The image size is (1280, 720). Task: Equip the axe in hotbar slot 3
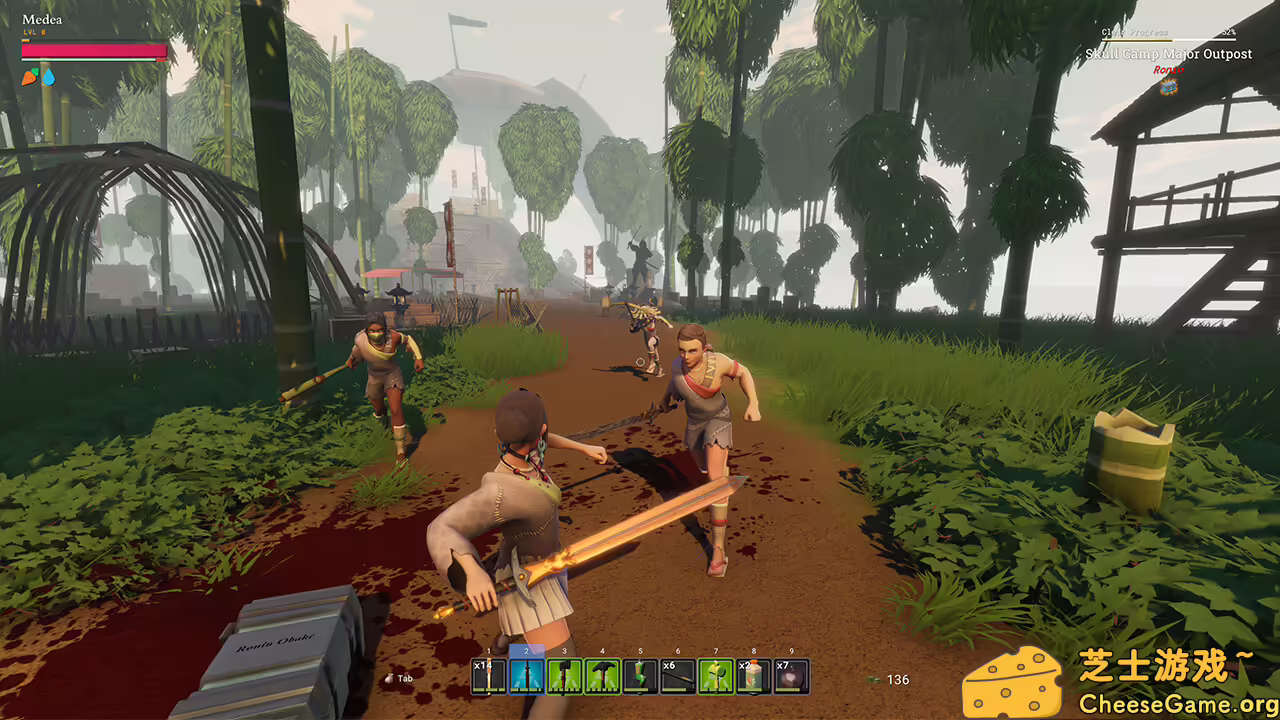coord(565,677)
